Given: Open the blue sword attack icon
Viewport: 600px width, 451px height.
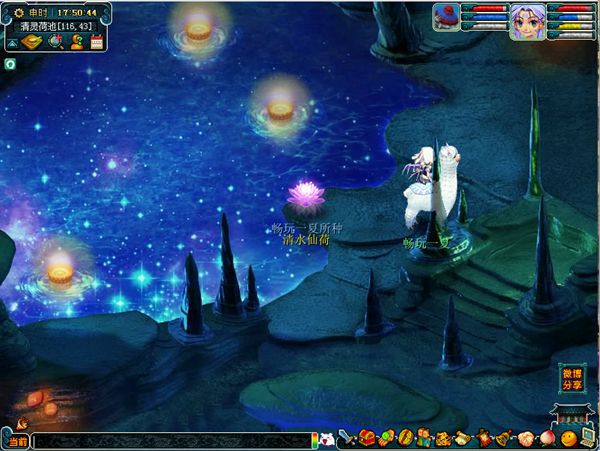Looking at the screenshot, I should click(346, 438).
